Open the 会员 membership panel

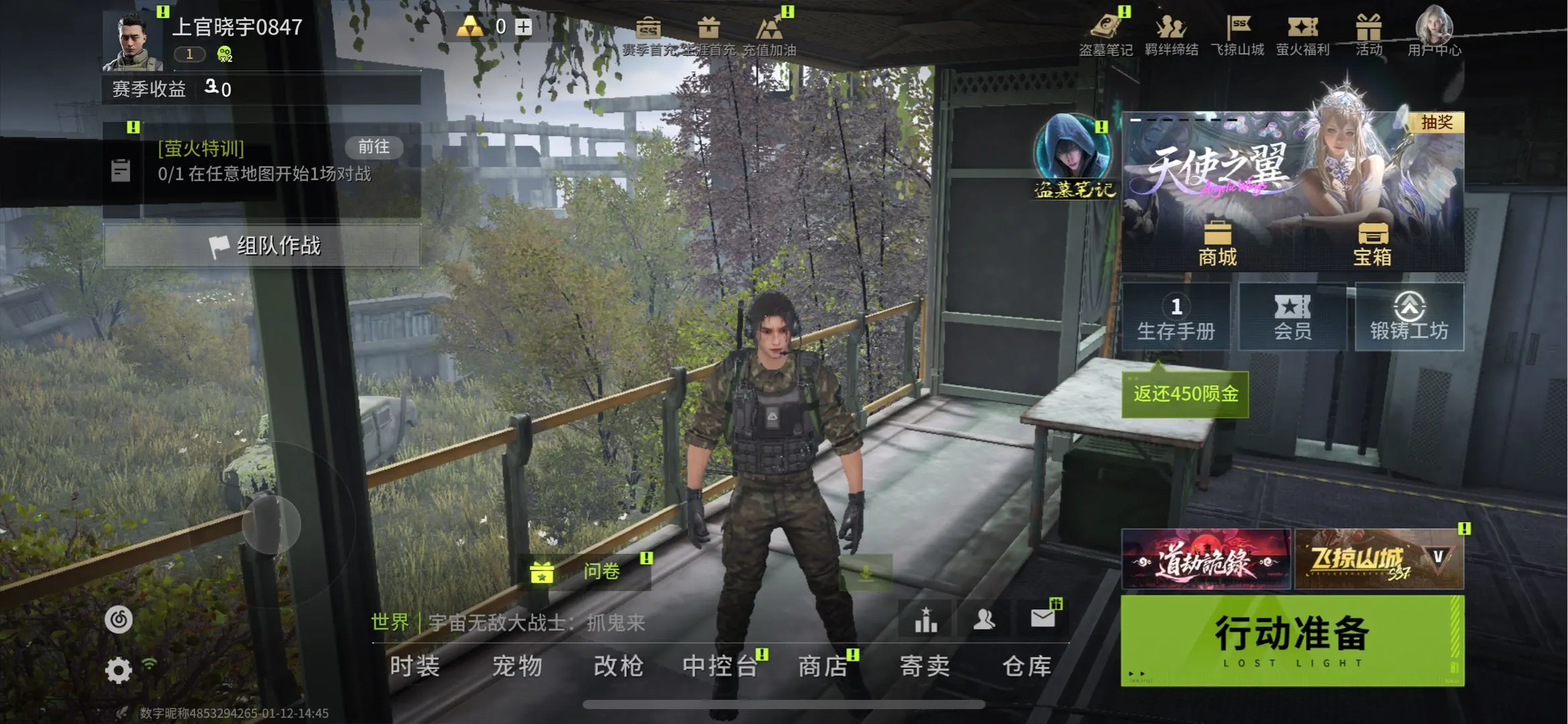click(1292, 317)
